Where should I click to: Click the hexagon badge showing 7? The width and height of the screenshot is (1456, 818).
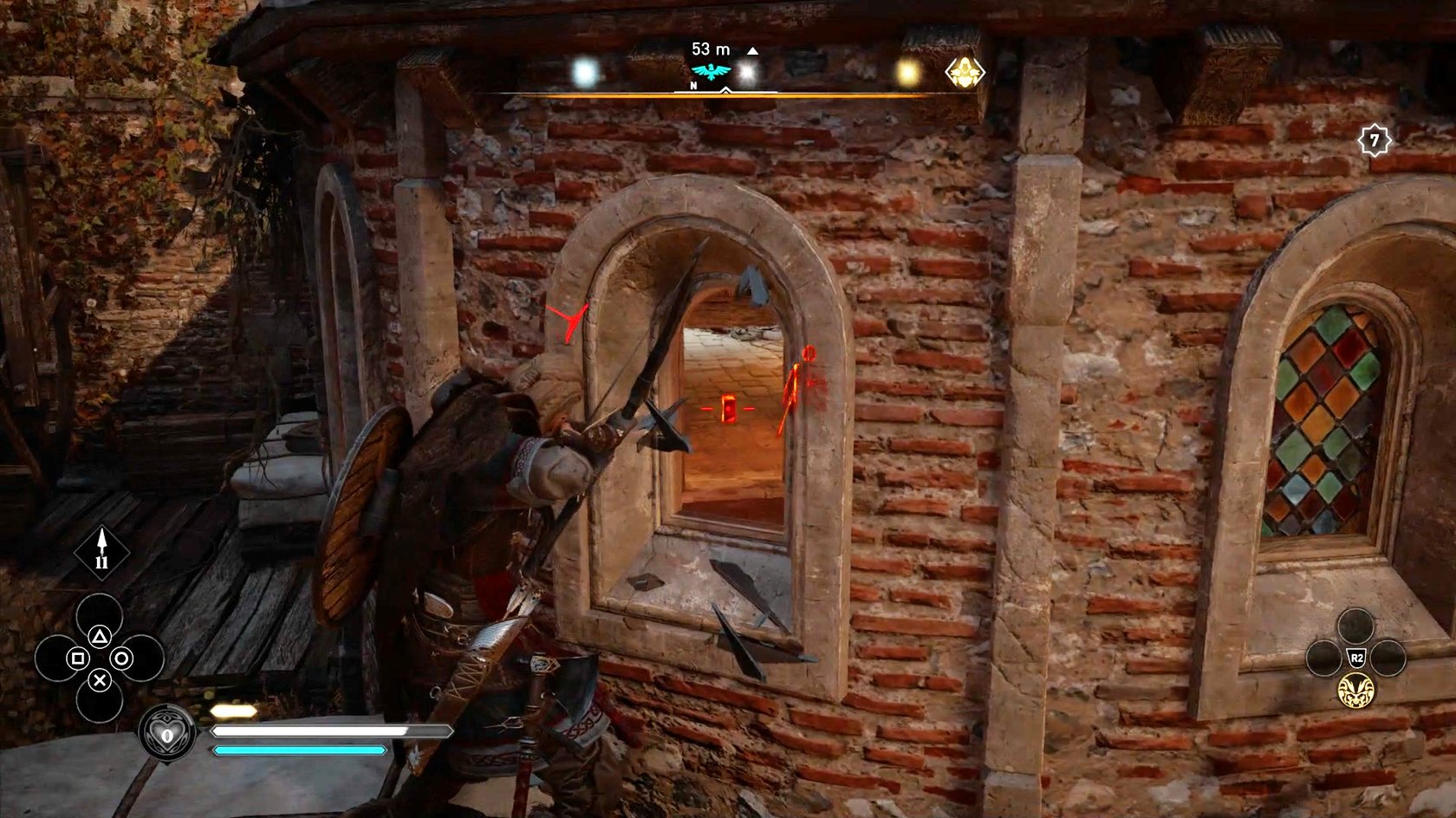[x=1374, y=140]
